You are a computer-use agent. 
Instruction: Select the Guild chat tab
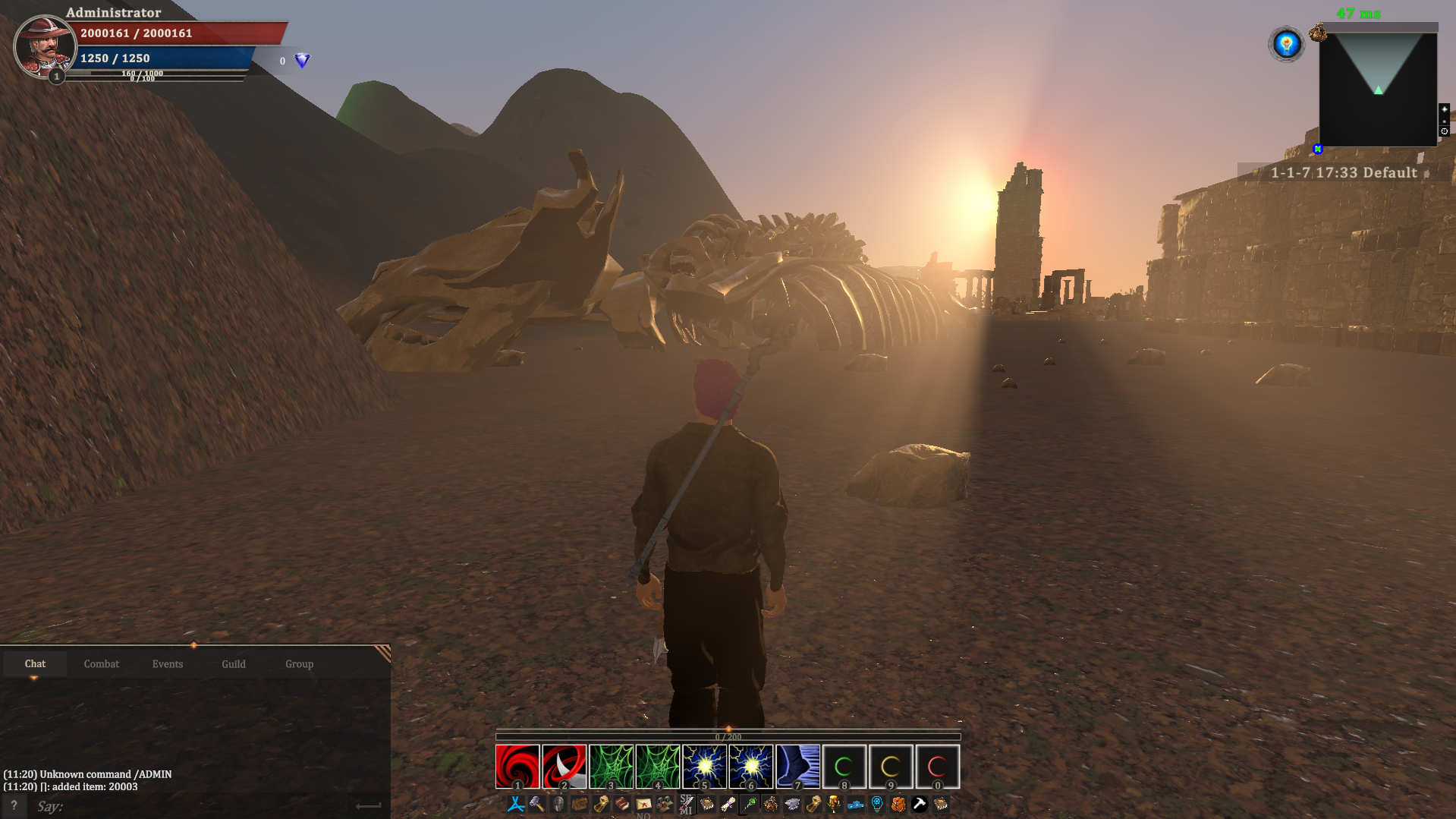click(234, 664)
